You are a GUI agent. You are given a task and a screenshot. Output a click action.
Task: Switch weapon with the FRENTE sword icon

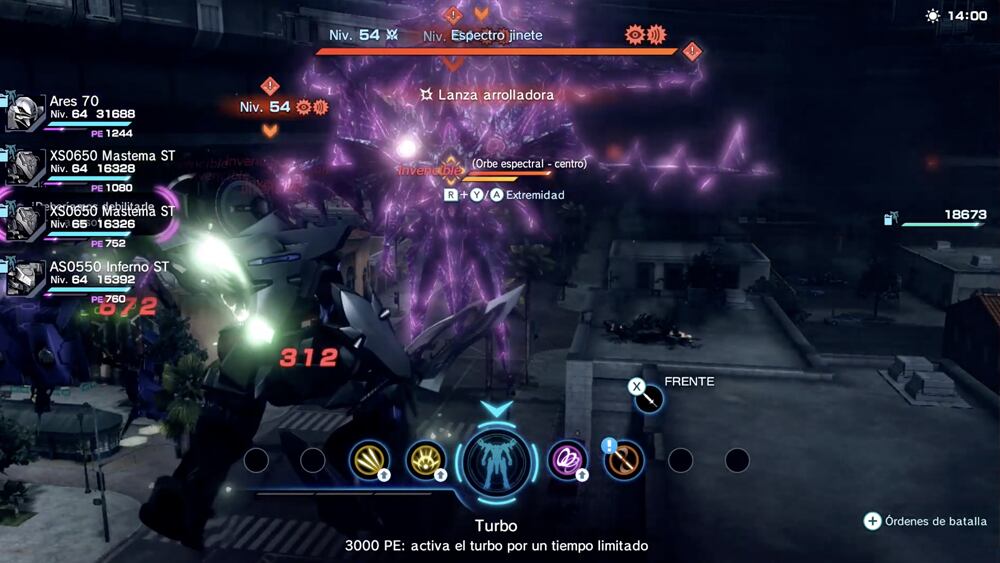click(x=650, y=398)
